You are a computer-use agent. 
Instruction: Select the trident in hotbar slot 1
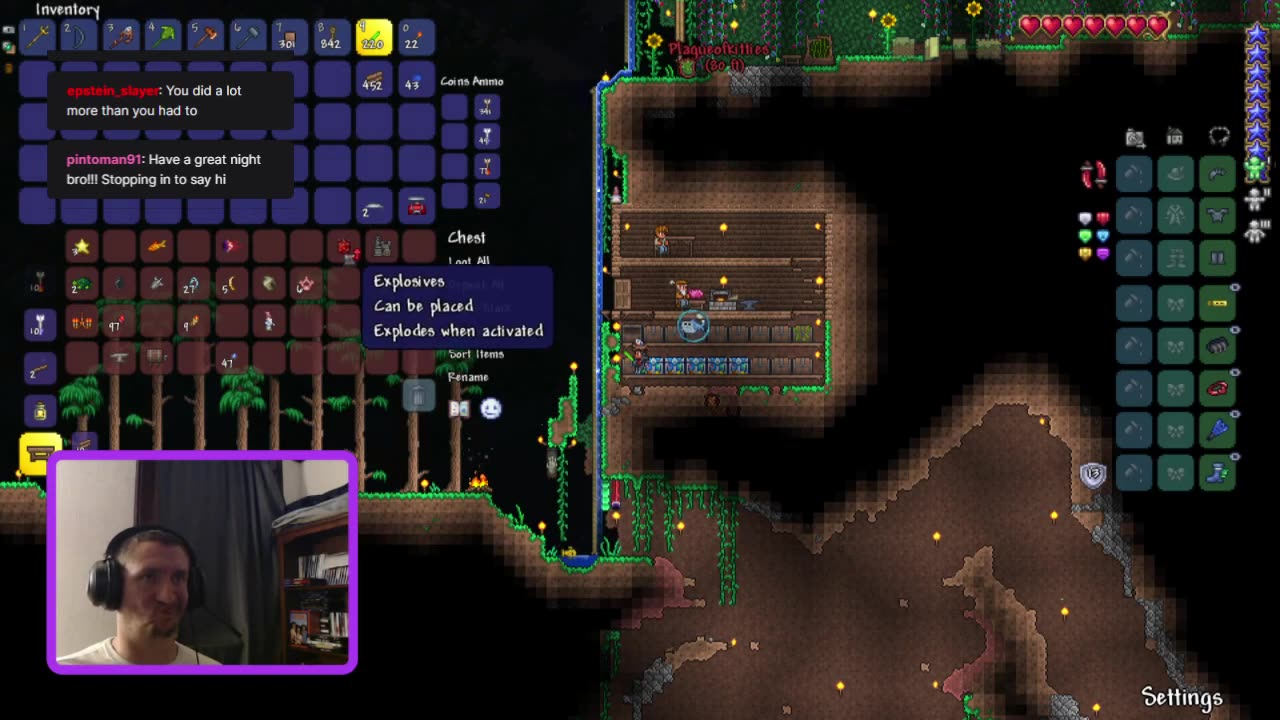[x=37, y=36]
